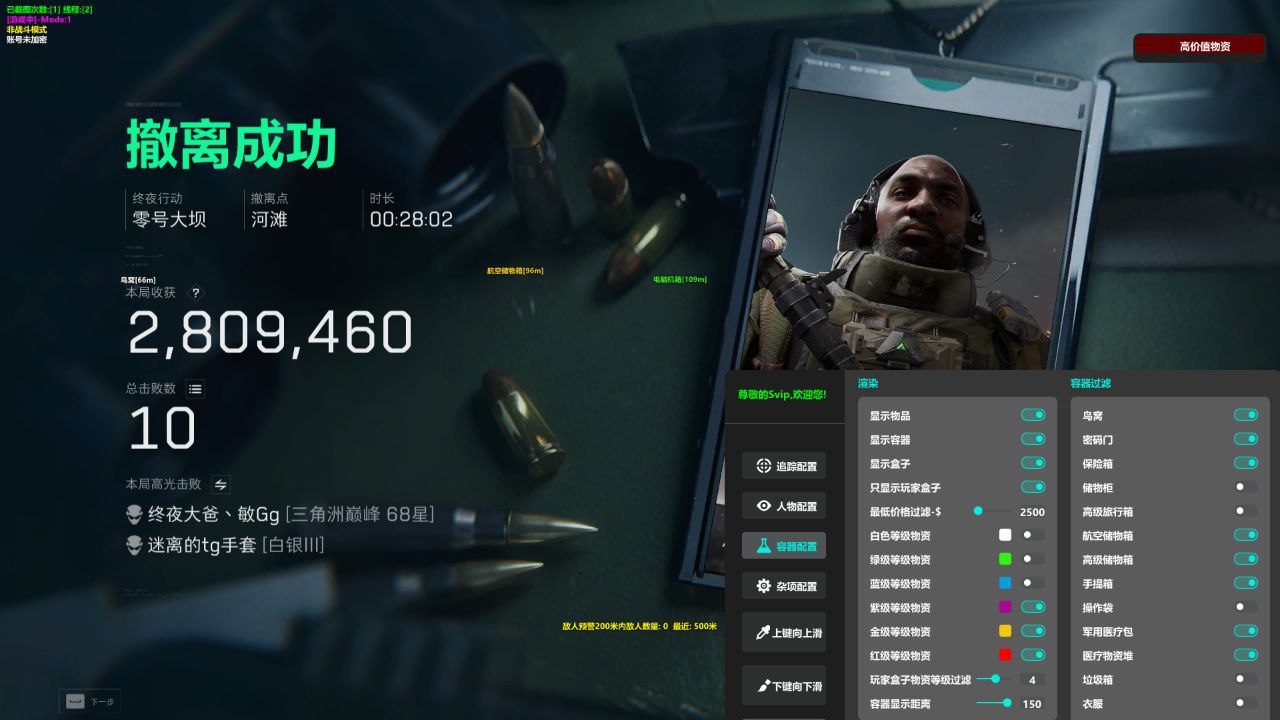Open the list icon next to 总击败数

click(195, 388)
